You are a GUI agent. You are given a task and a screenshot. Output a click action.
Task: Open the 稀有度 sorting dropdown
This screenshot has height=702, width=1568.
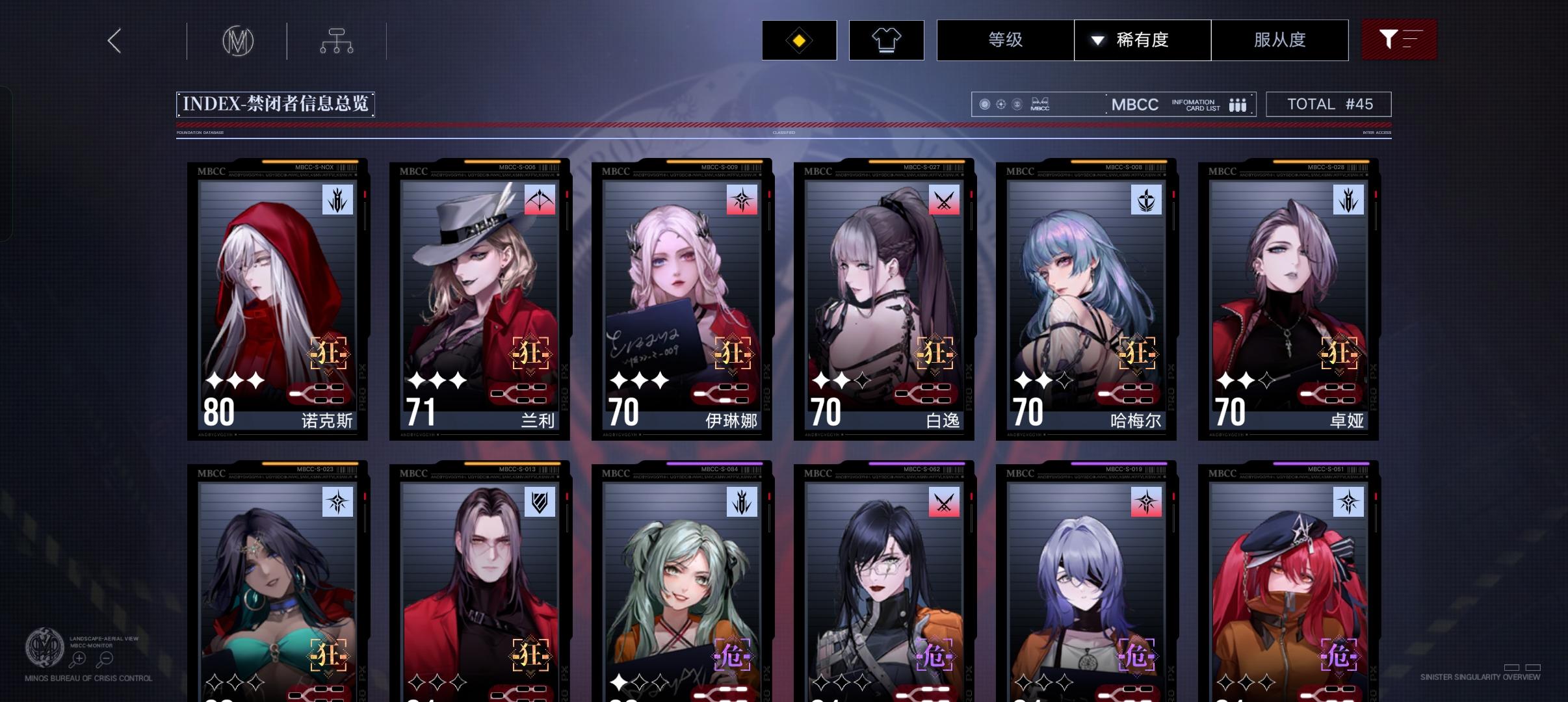[x=1142, y=40]
